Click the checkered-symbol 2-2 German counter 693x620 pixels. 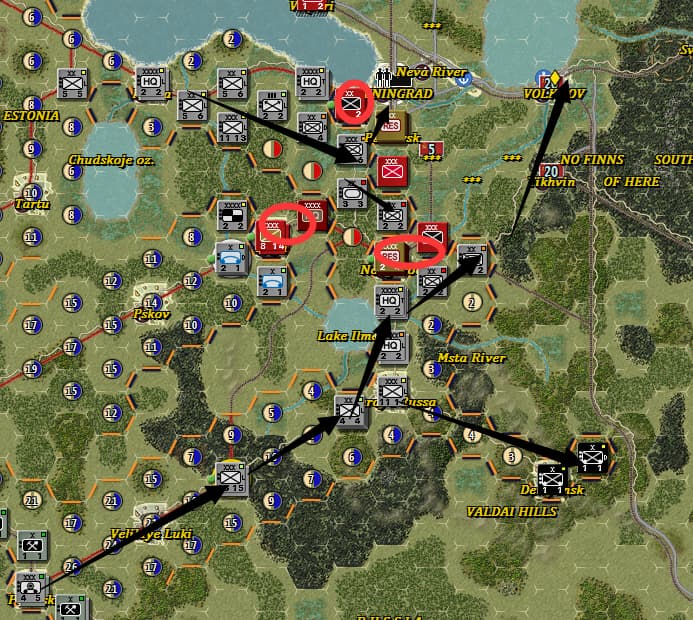[x=232, y=215]
